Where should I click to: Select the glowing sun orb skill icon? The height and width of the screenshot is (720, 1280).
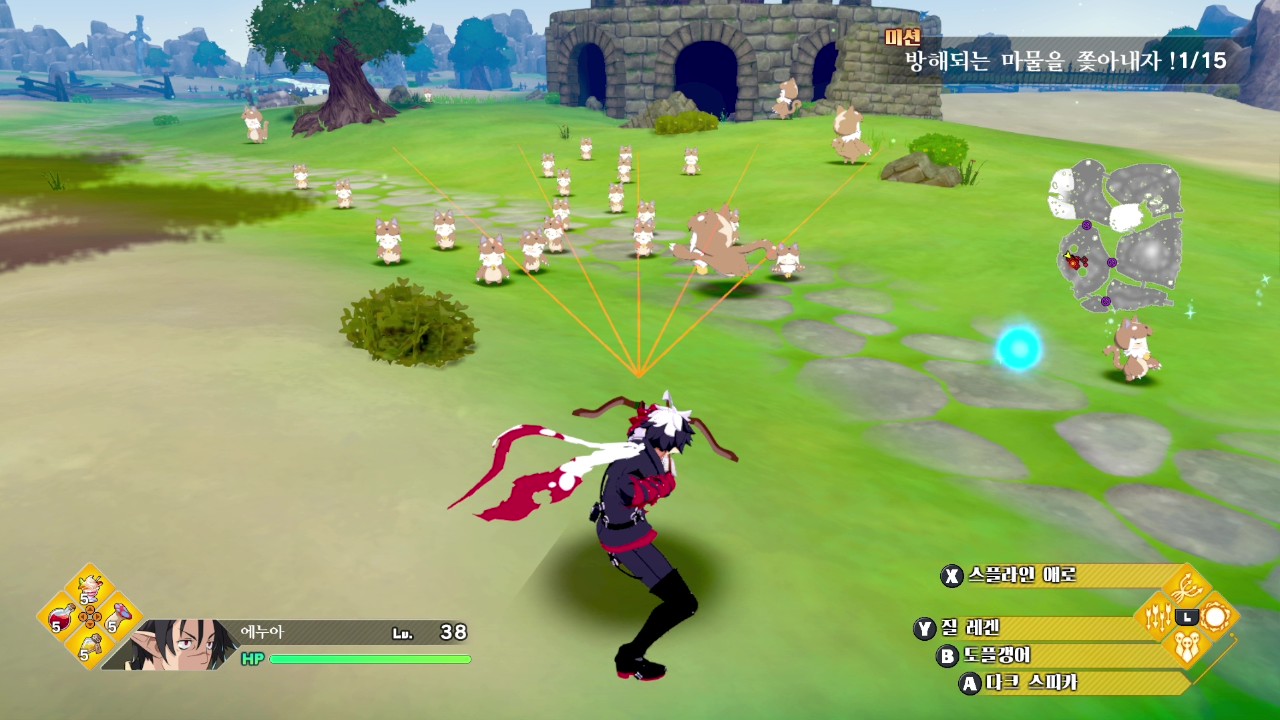pyautogui.click(x=1216, y=617)
